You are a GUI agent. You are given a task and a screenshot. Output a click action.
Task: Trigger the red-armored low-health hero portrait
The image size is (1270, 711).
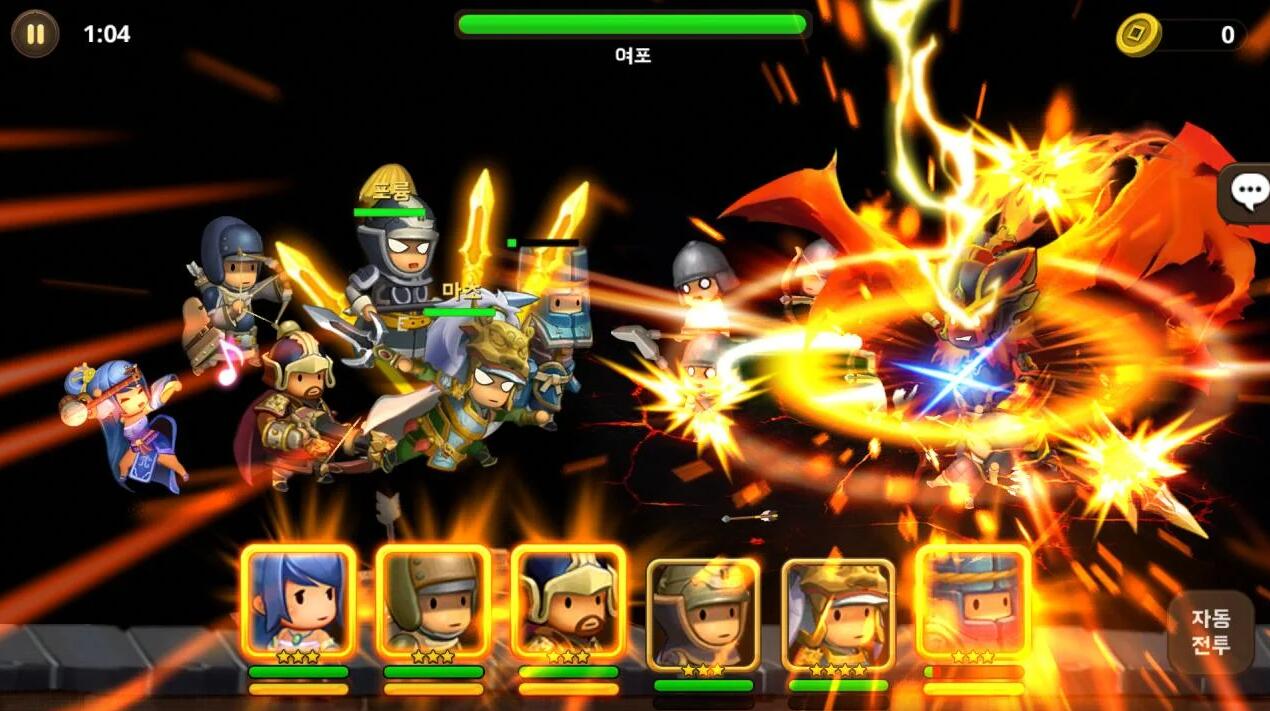point(973,601)
